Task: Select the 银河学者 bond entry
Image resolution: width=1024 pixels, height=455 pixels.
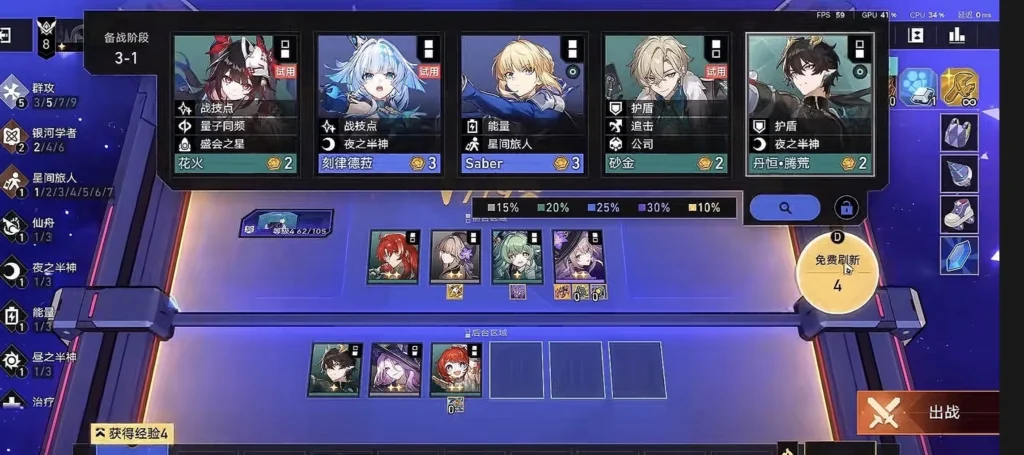Action: pos(52,139)
